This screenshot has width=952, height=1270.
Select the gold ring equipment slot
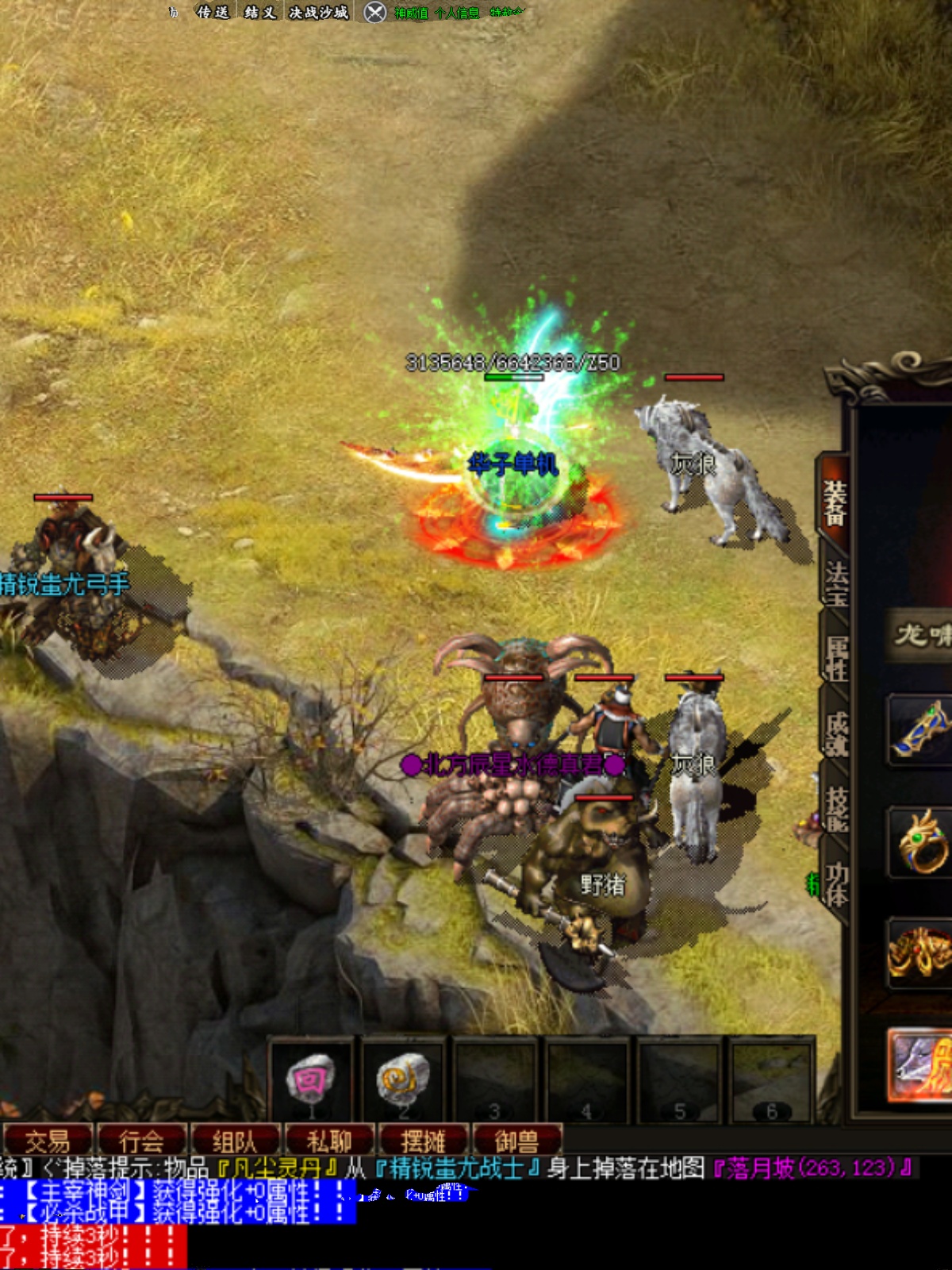point(920,841)
